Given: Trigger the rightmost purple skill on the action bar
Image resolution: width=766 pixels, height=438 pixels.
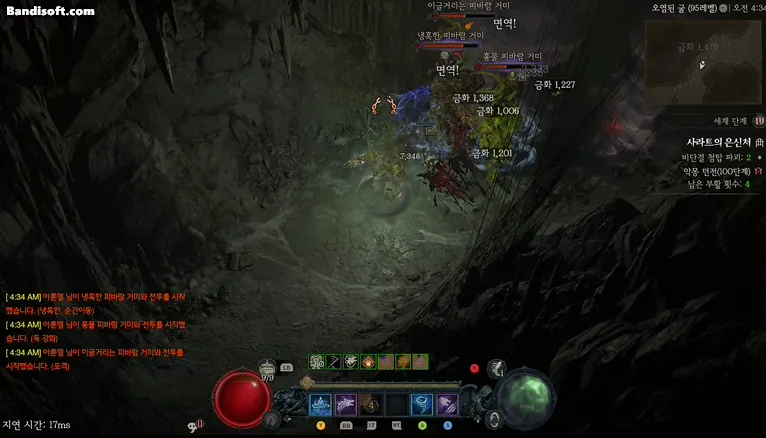Looking at the screenshot, I should pos(446,404).
